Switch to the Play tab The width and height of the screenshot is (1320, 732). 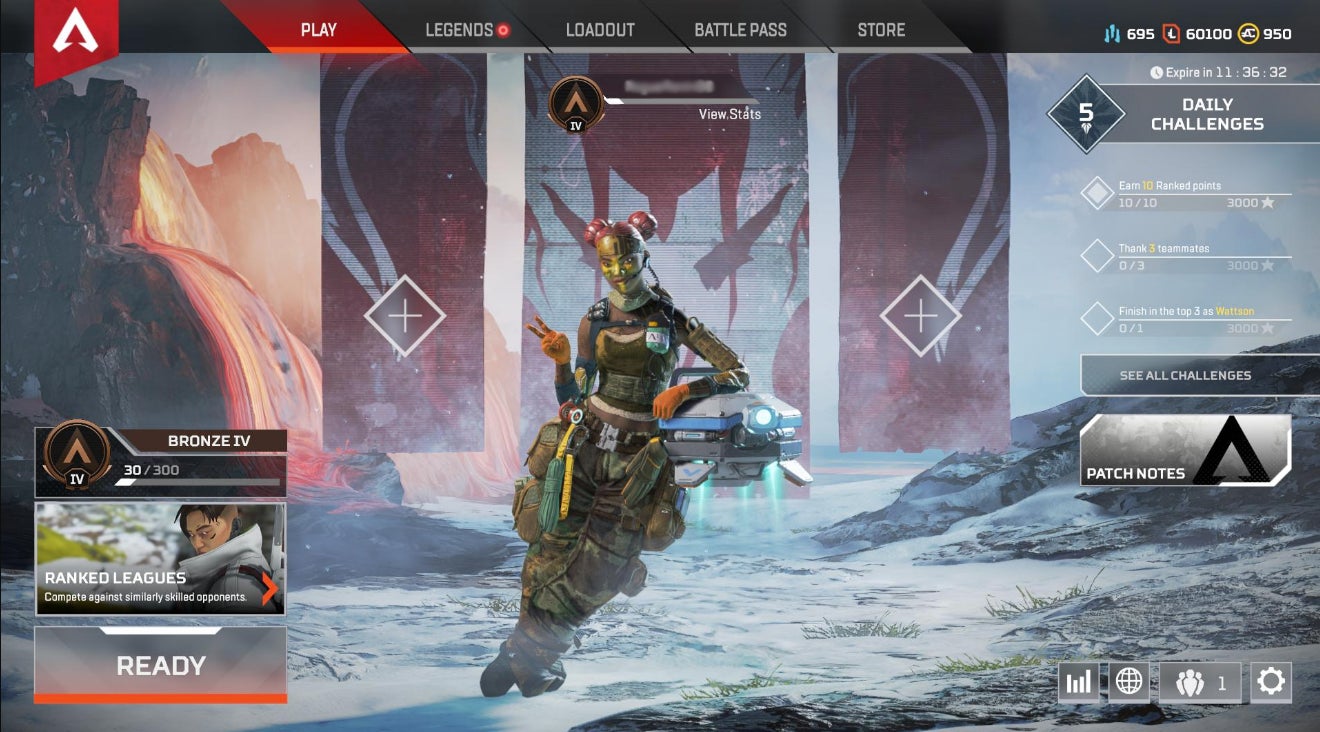tap(318, 30)
